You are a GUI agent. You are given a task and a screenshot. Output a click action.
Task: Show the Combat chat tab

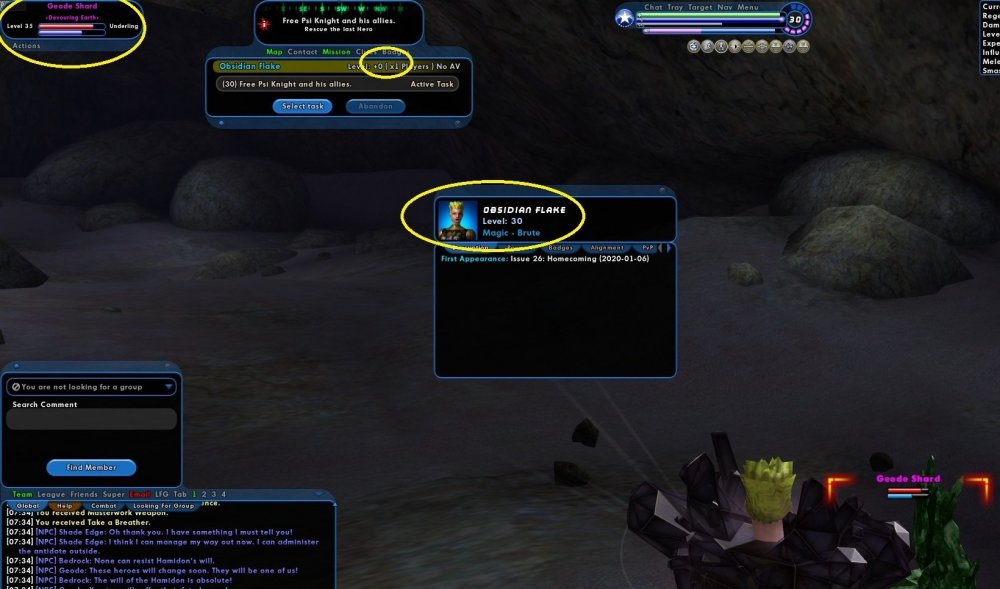pos(104,506)
